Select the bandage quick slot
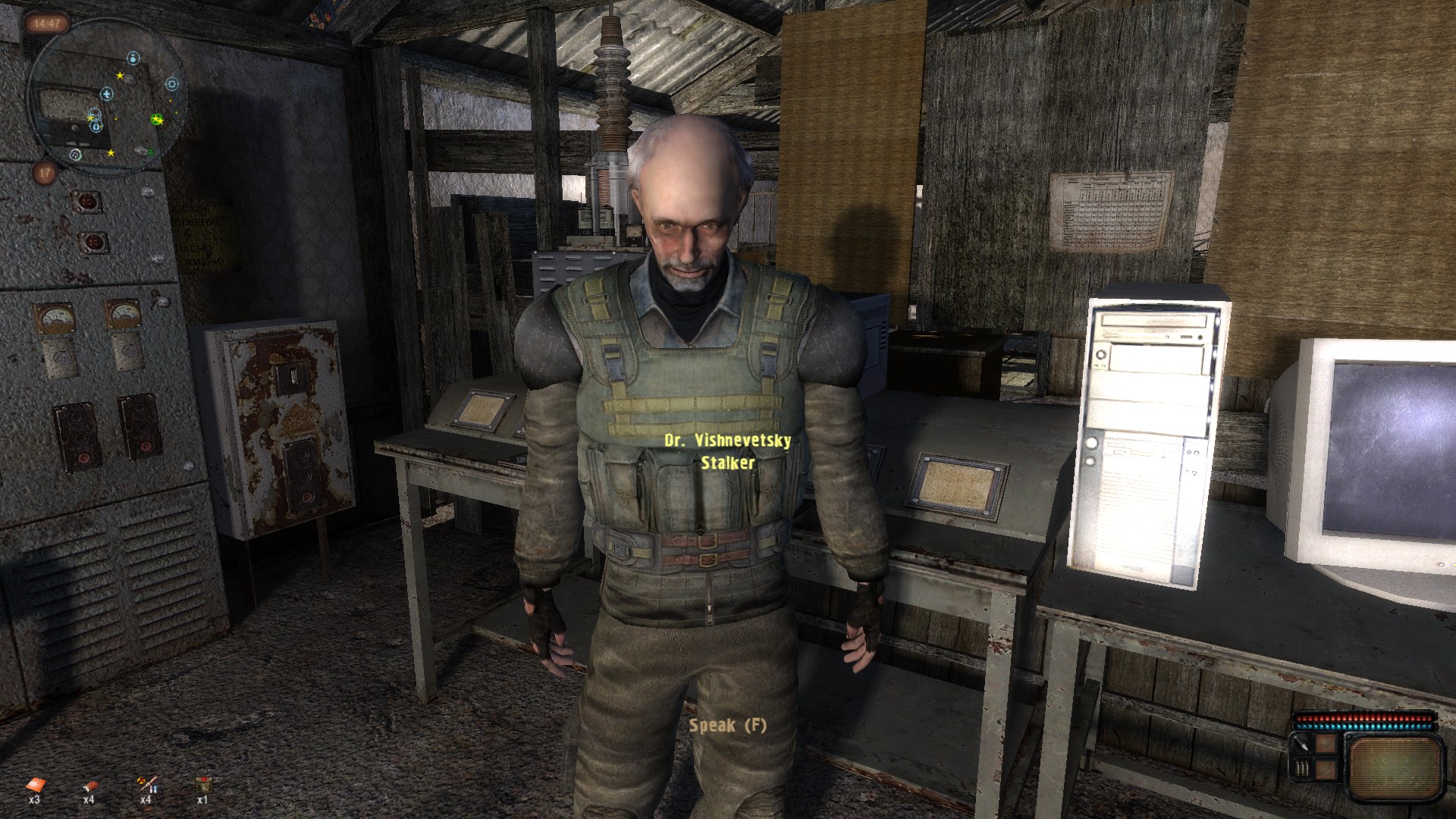 click(x=89, y=784)
